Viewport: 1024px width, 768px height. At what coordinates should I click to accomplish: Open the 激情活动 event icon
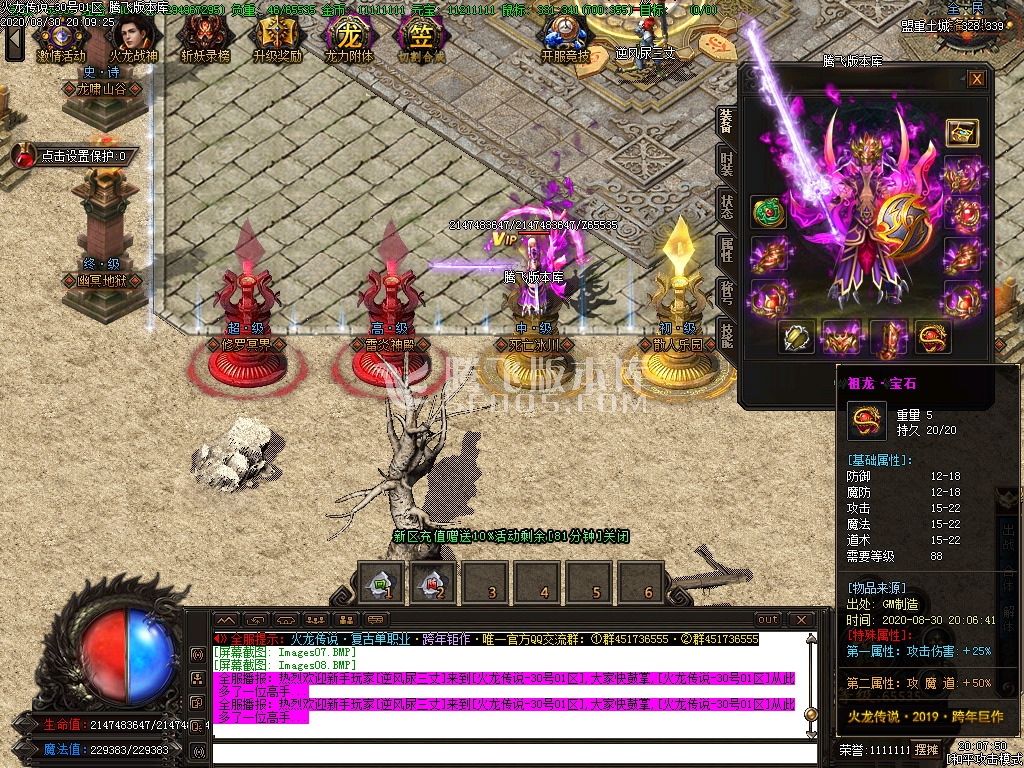61,38
